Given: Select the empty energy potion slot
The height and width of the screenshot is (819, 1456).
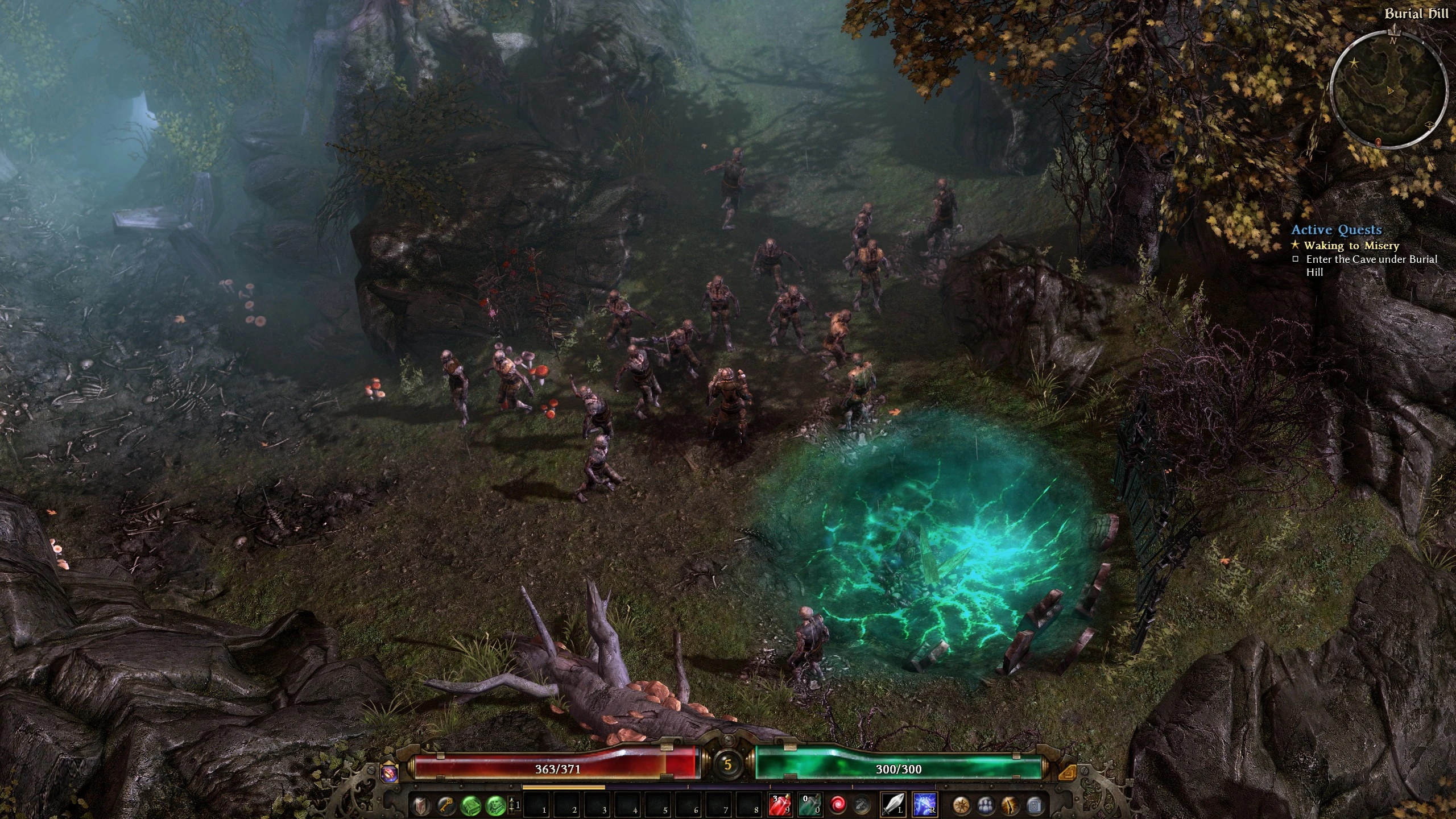Looking at the screenshot, I should pos(810,805).
